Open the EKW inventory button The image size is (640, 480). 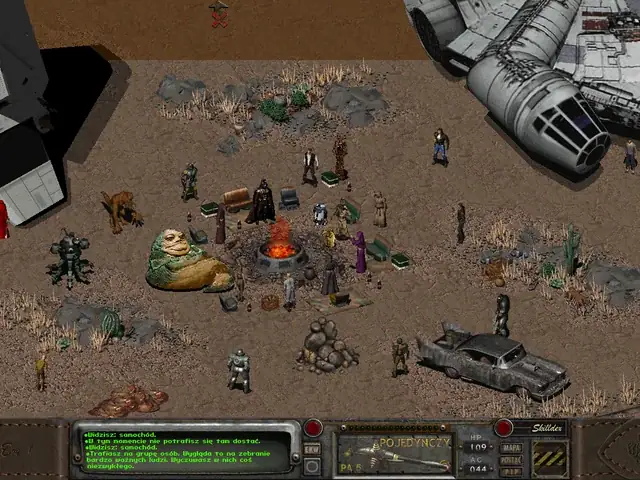coord(313,449)
